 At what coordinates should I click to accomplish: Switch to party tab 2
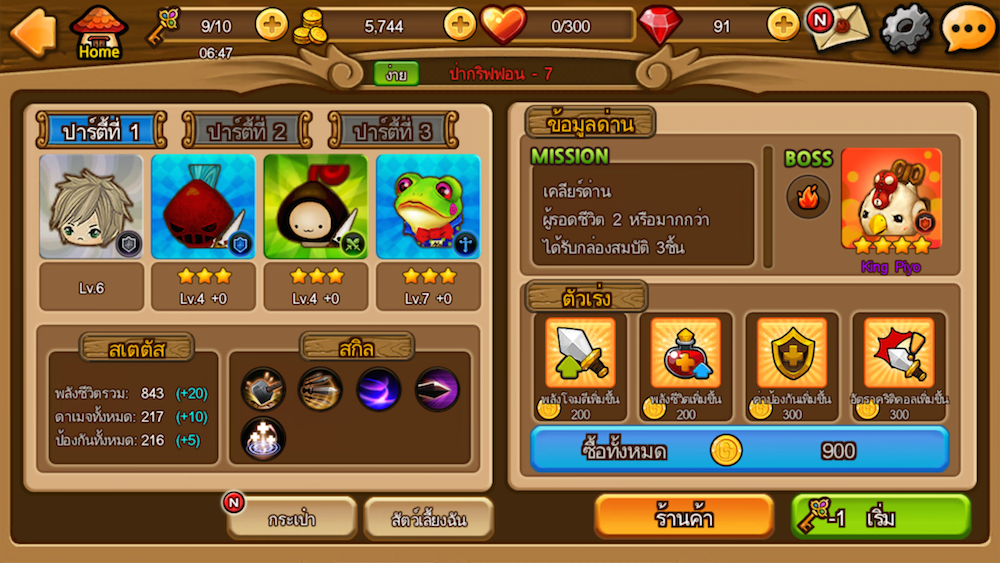pos(246,131)
